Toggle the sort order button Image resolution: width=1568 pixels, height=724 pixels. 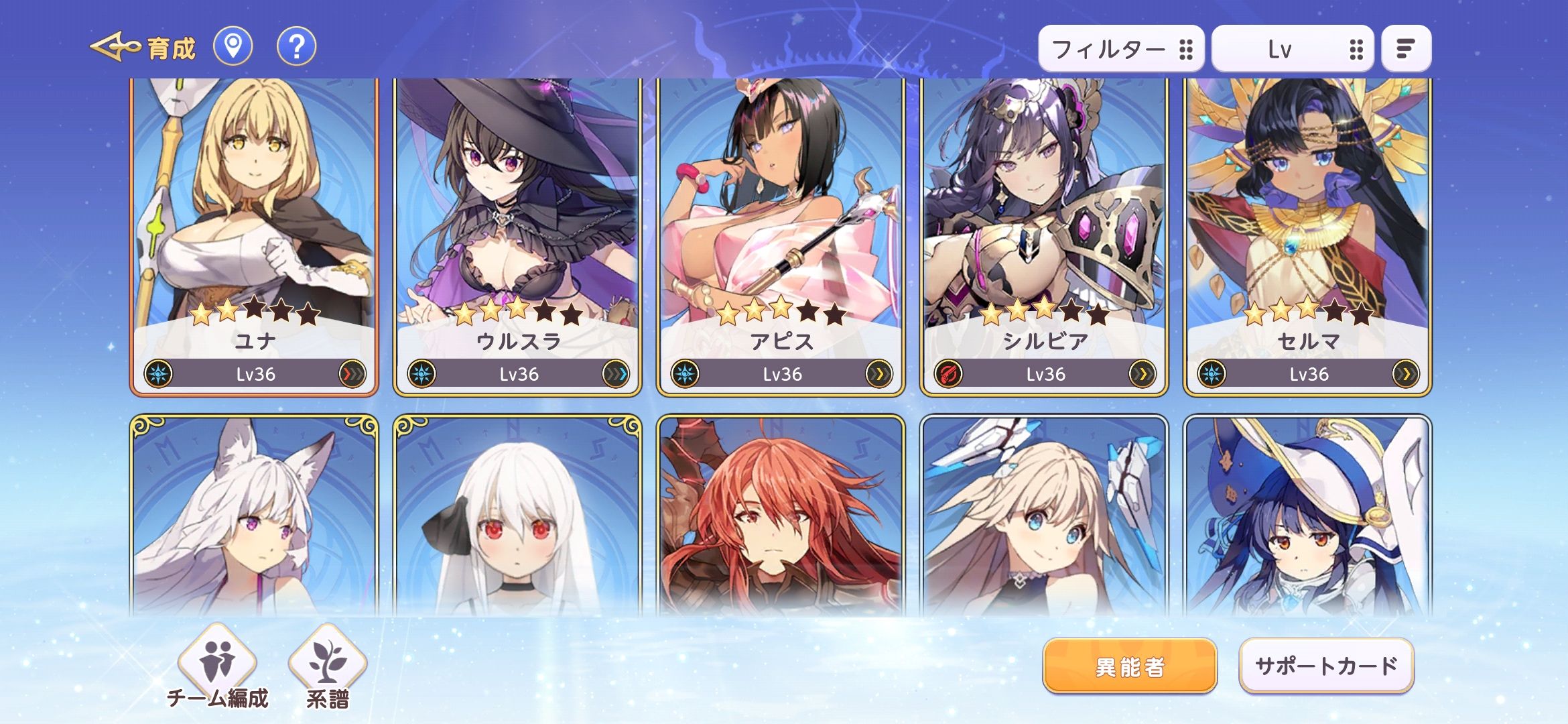tap(1406, 49)
